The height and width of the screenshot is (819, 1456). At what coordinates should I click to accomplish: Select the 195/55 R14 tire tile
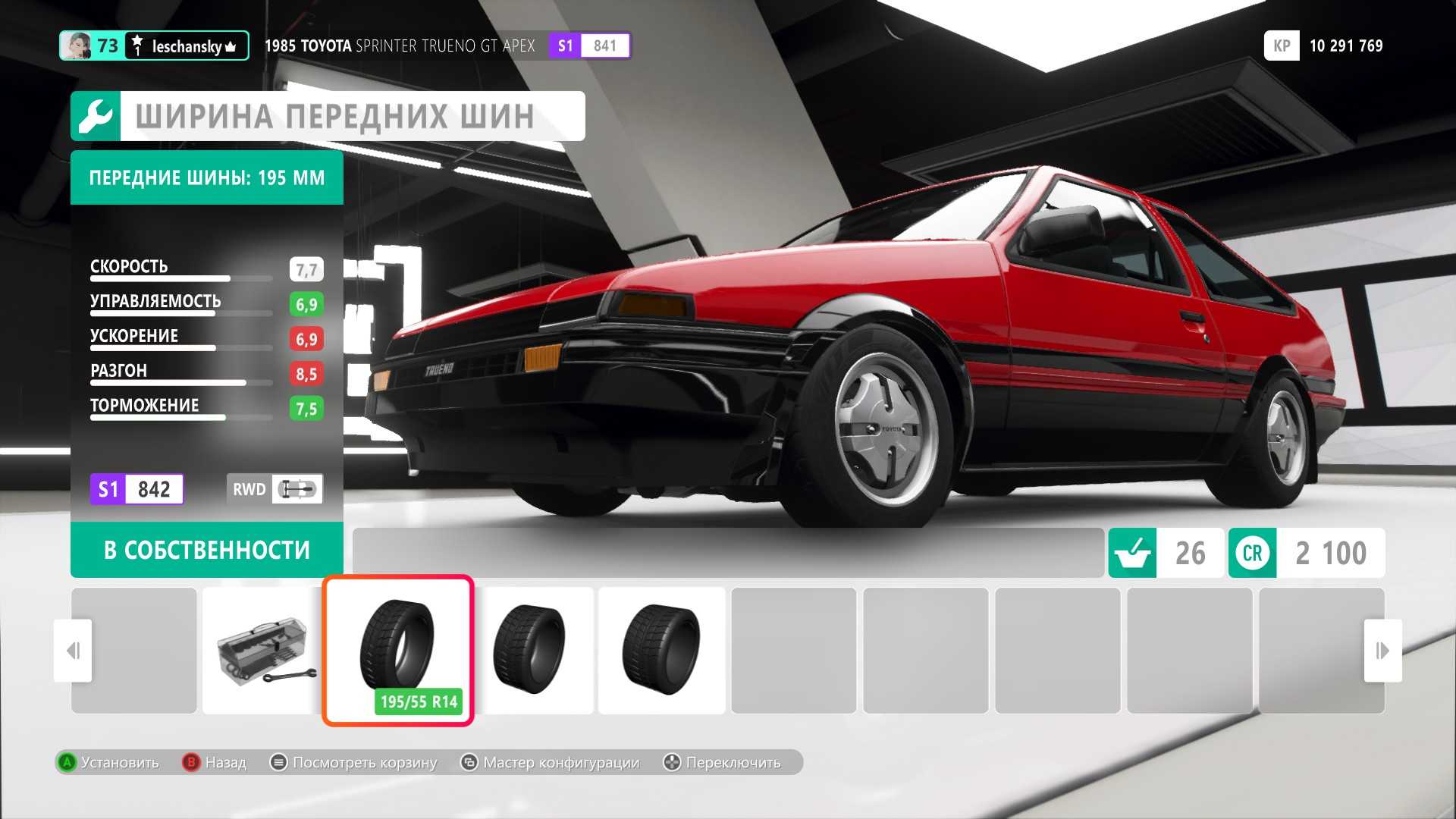[398, 650]
